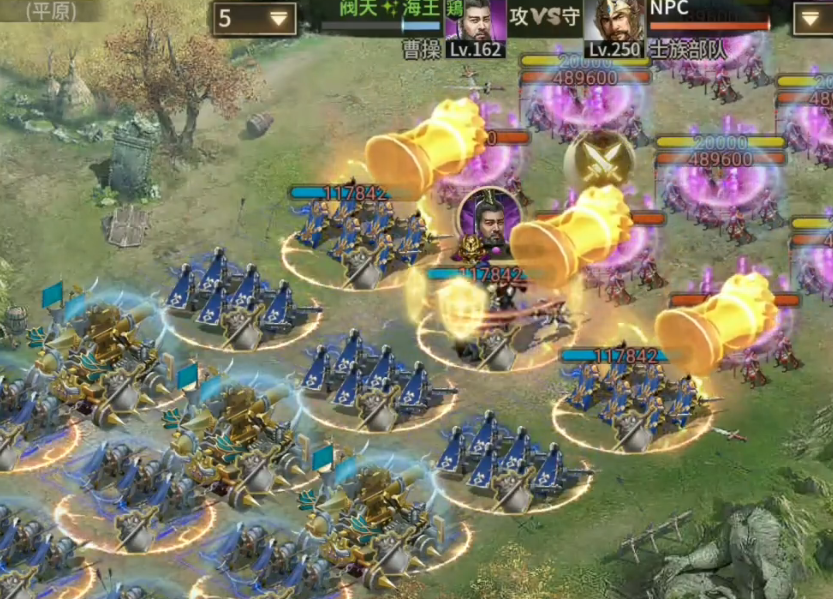Open the dropdown showing number 5

(x=254, y=18)
